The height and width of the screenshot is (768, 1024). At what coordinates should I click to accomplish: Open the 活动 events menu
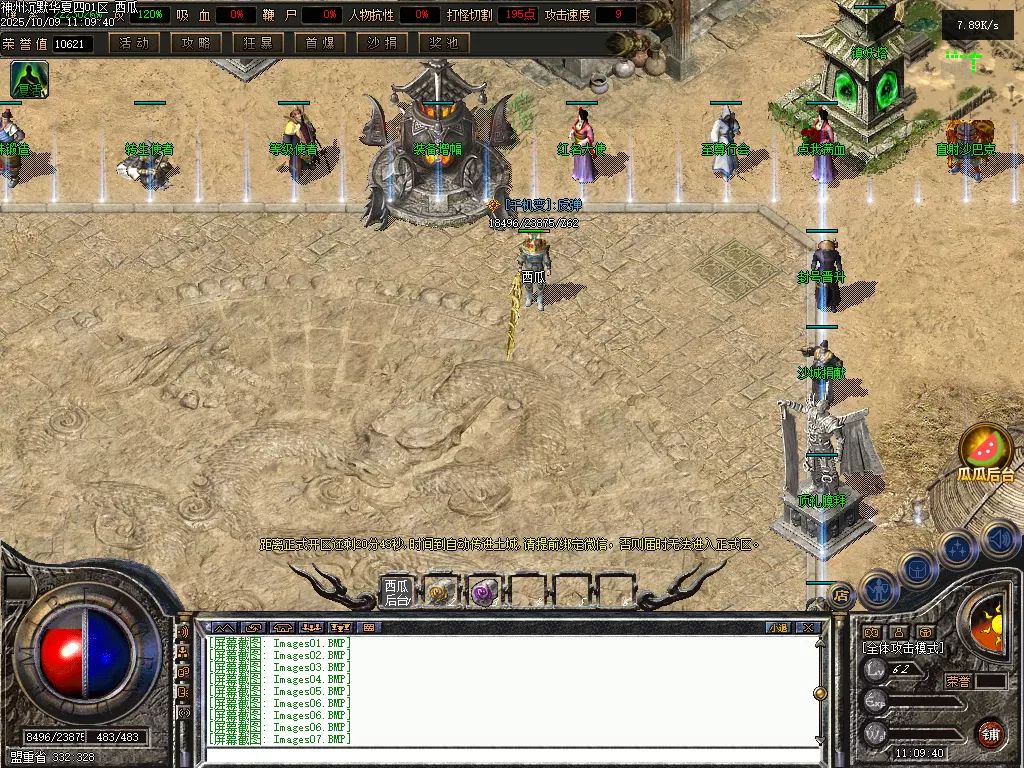coord(134,43)
